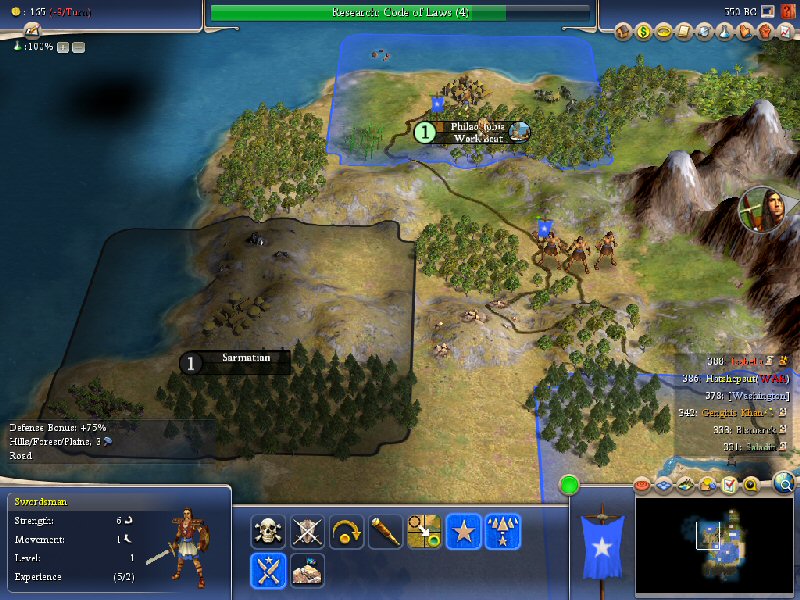This screenshot has width=800, height=600.
Task: Skip this unit's turn with the arrow
Action: tap(346, 531)
